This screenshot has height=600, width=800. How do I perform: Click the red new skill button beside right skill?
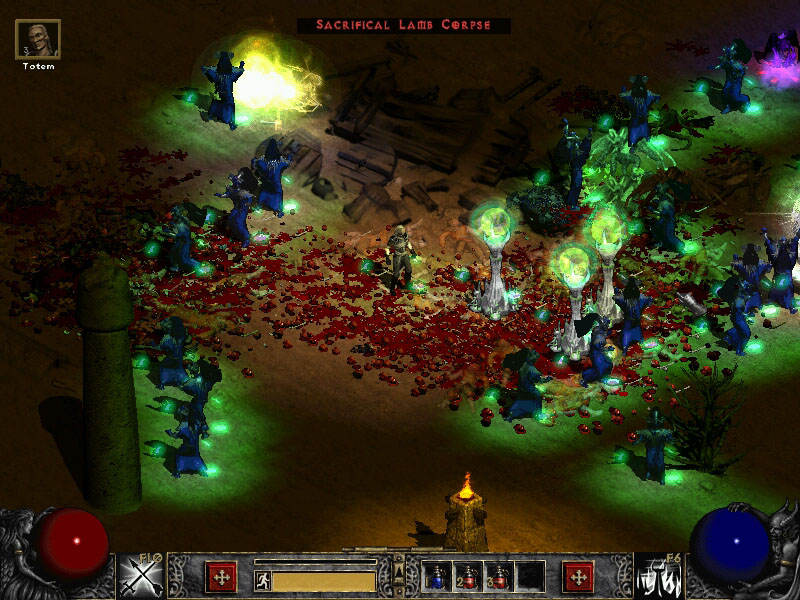tap(578, 577)
